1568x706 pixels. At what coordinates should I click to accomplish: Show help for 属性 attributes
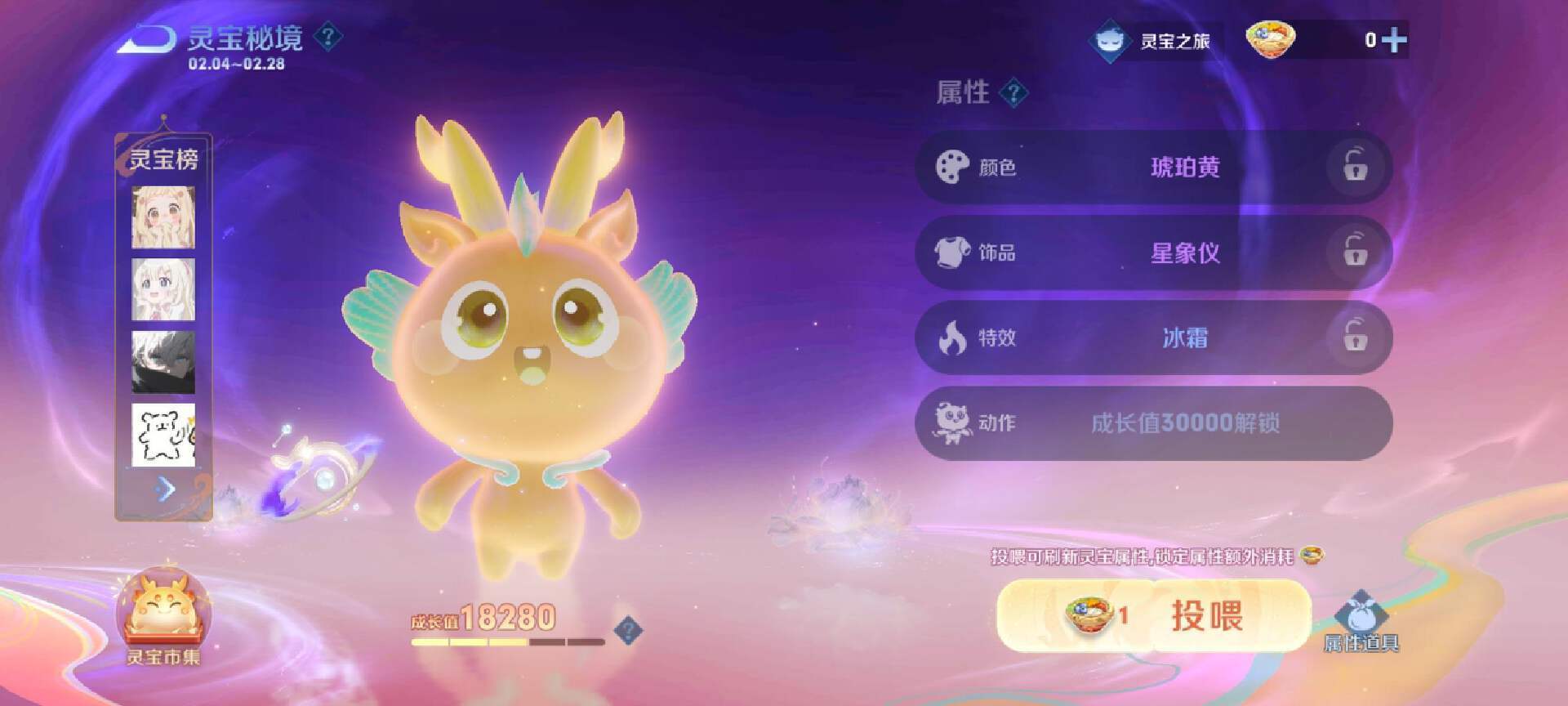click(1013, 93)
